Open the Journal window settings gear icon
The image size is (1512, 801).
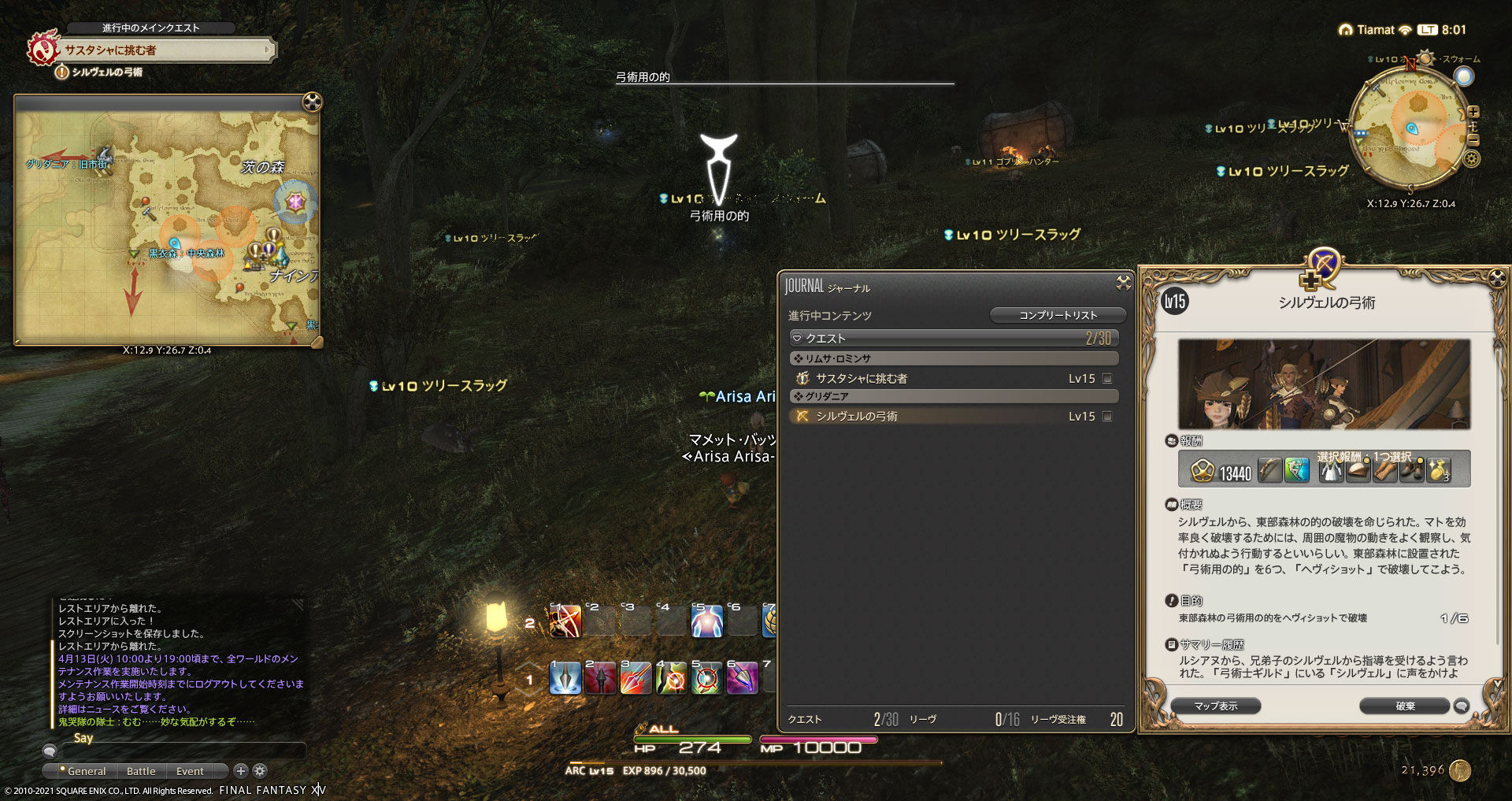pos(1123,284)
